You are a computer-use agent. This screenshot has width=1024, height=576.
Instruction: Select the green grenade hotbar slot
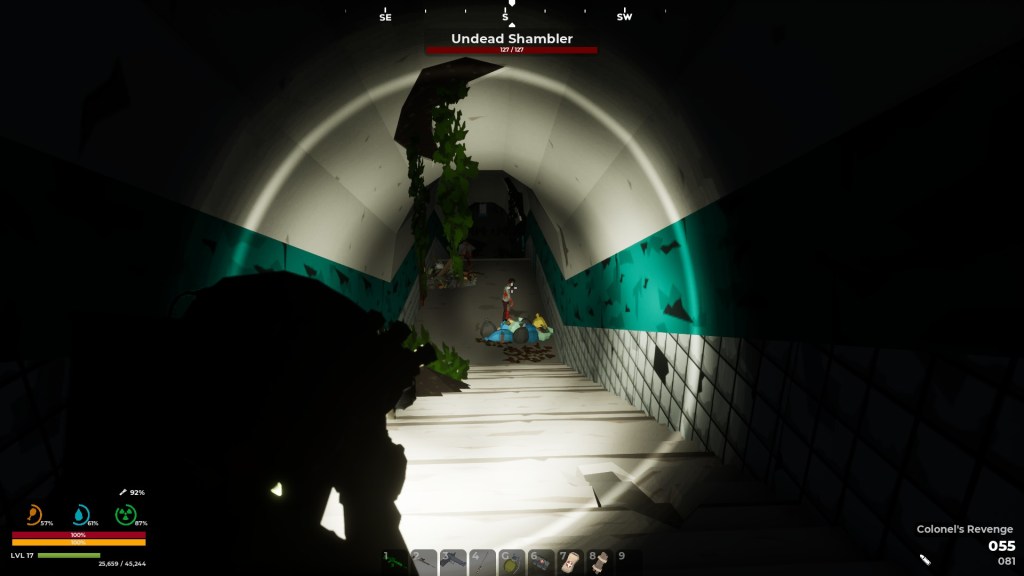coord(511,562)
